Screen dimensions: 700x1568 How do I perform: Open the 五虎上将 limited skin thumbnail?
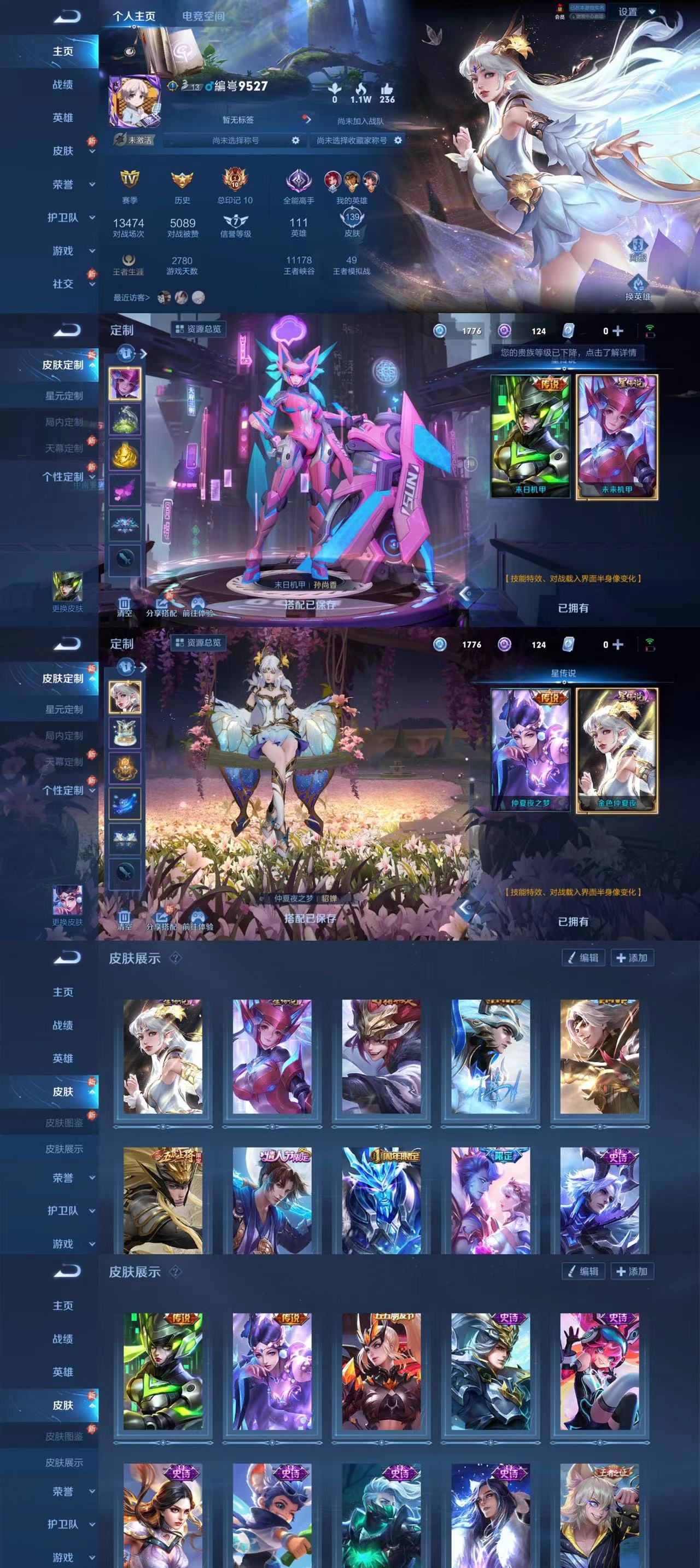[162, 1200]
